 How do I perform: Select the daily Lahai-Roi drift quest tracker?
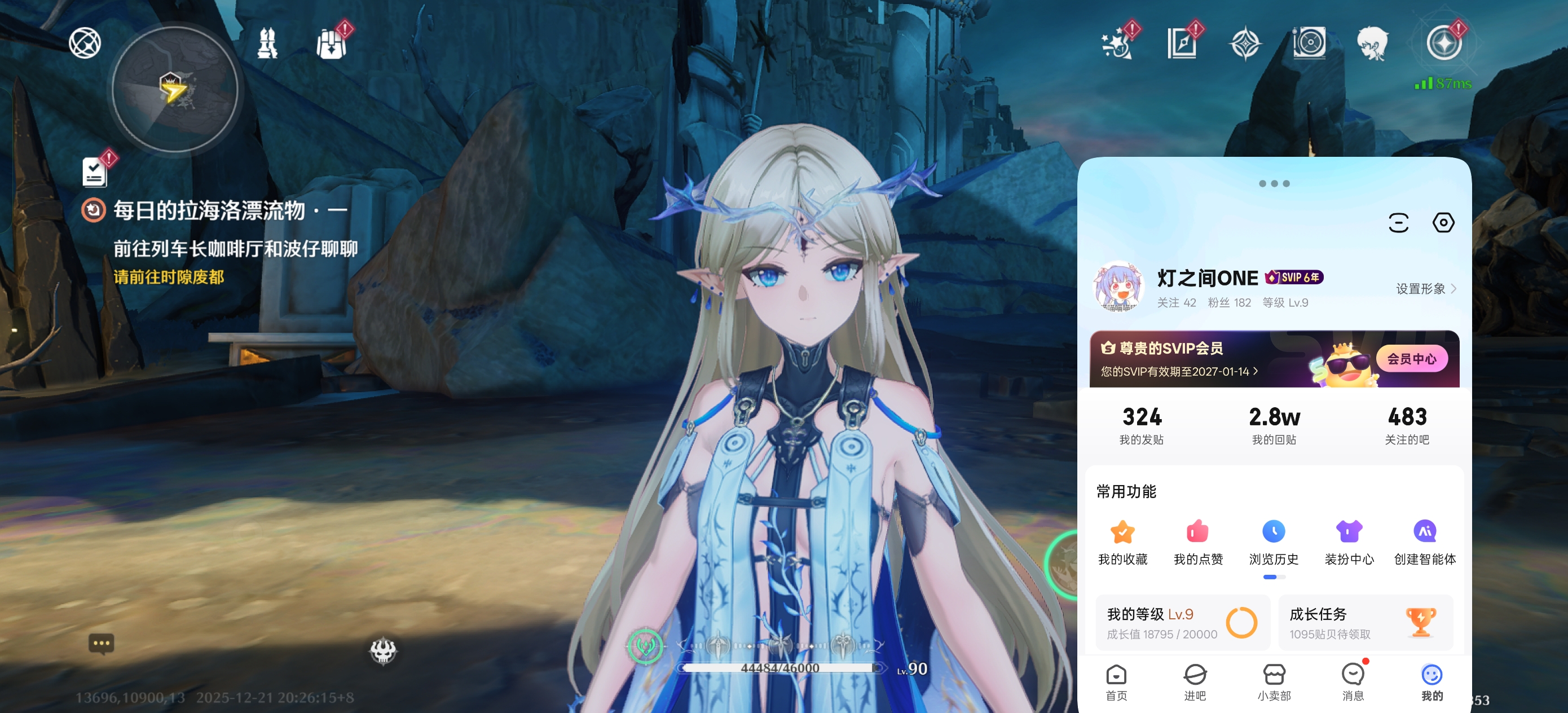tap(209, 210)
